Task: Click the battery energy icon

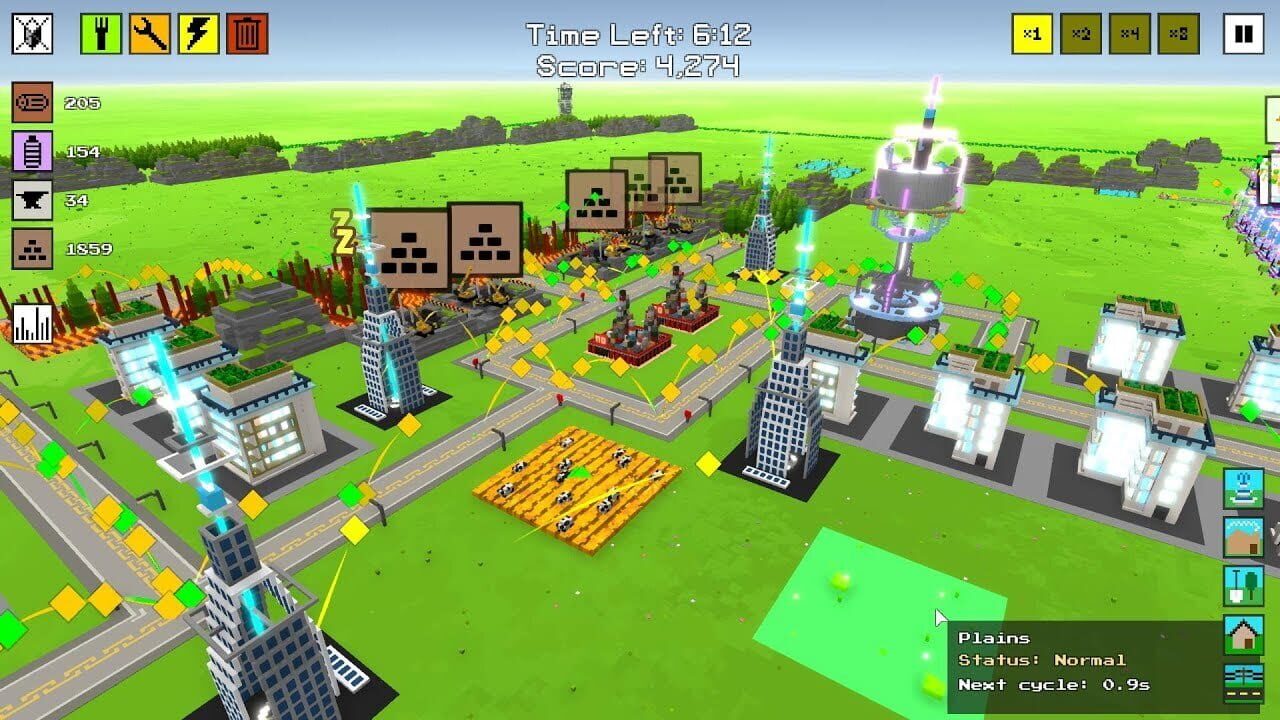Action: point(33,152)
